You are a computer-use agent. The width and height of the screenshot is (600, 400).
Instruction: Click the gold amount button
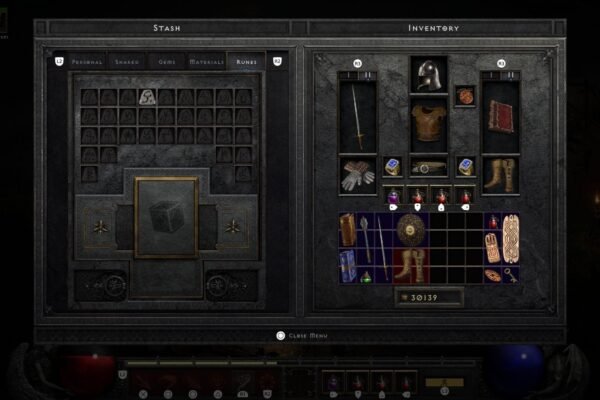[x=428, y=297]
